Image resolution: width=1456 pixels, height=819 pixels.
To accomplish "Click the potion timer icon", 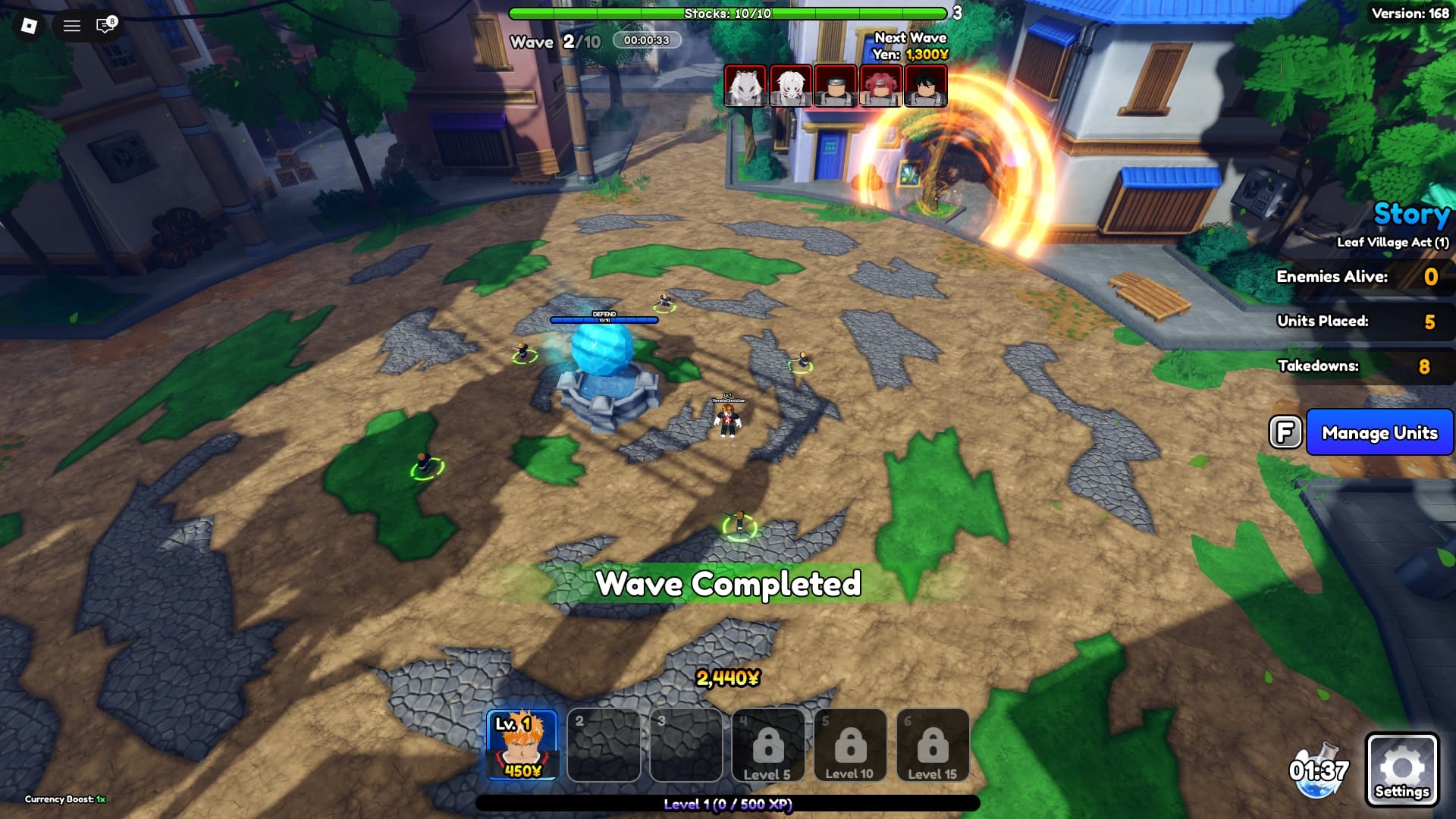I will [1319, 770].
